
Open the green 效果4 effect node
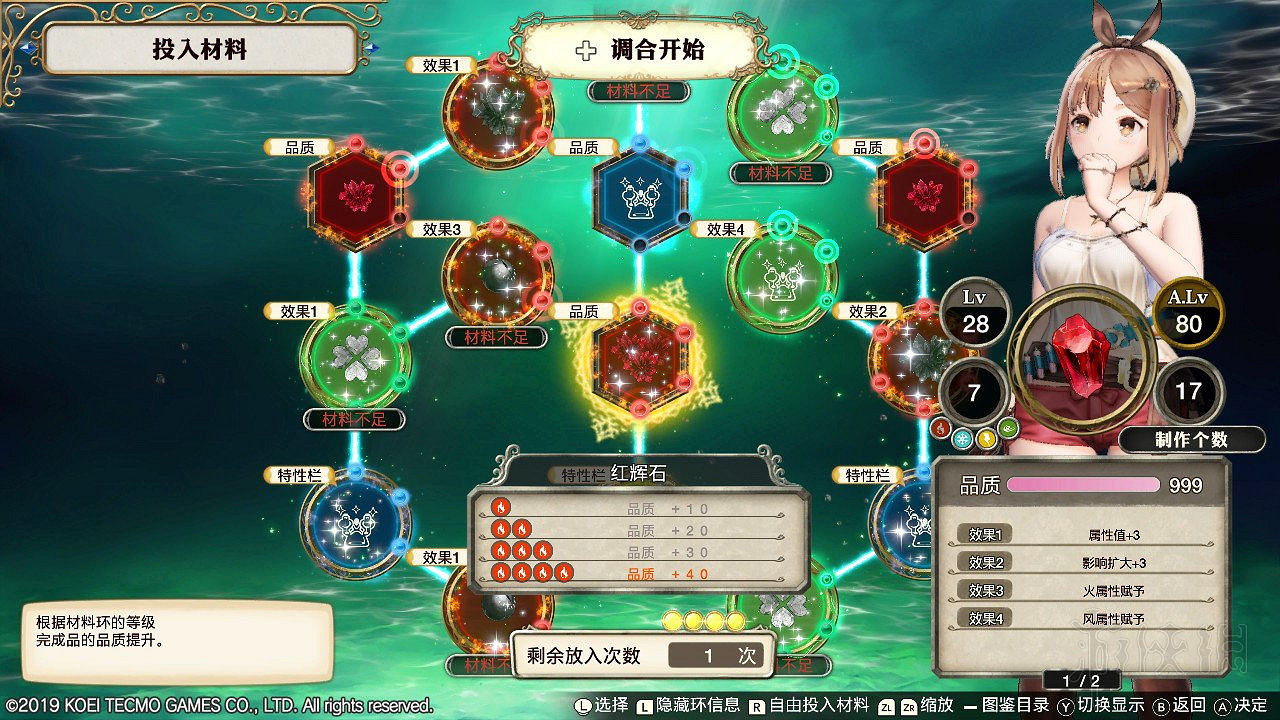780,280
